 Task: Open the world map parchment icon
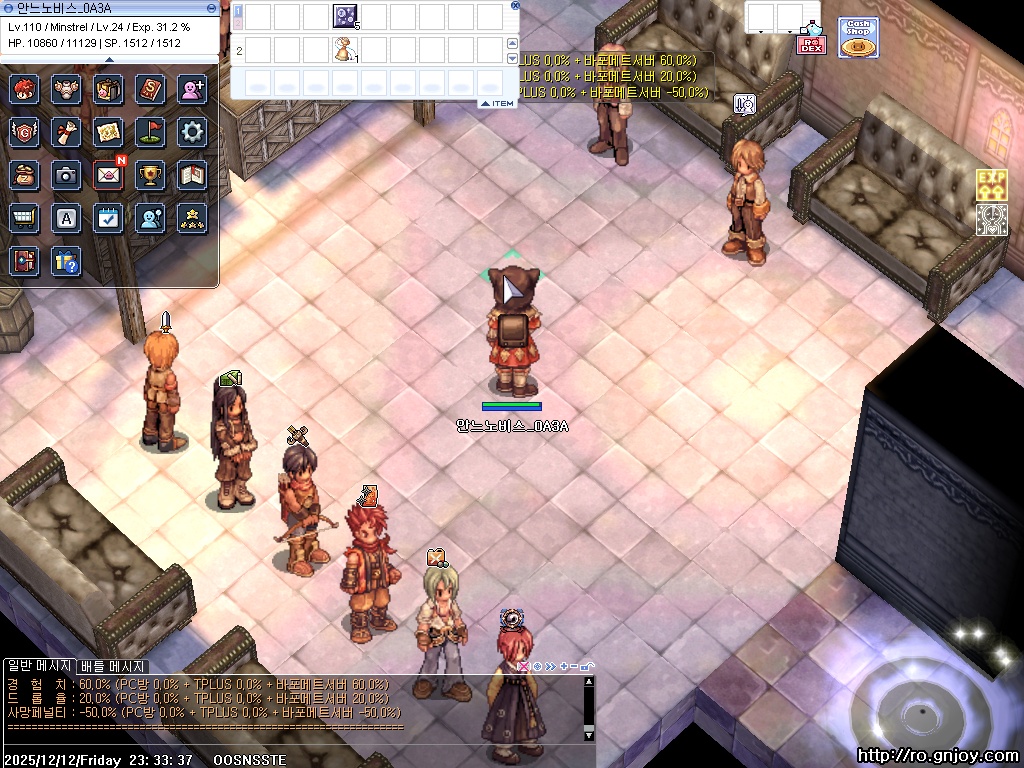(108, 131)
